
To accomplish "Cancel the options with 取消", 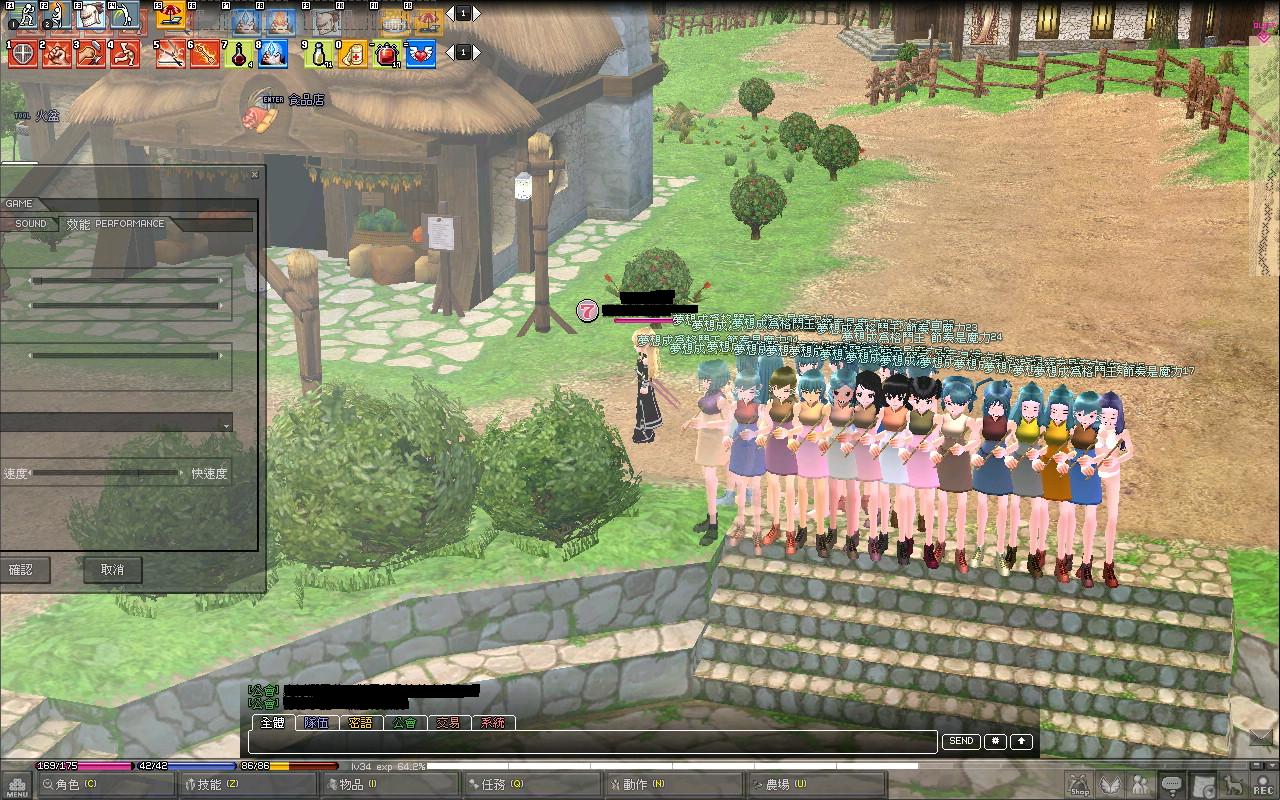I will point(112,570).
